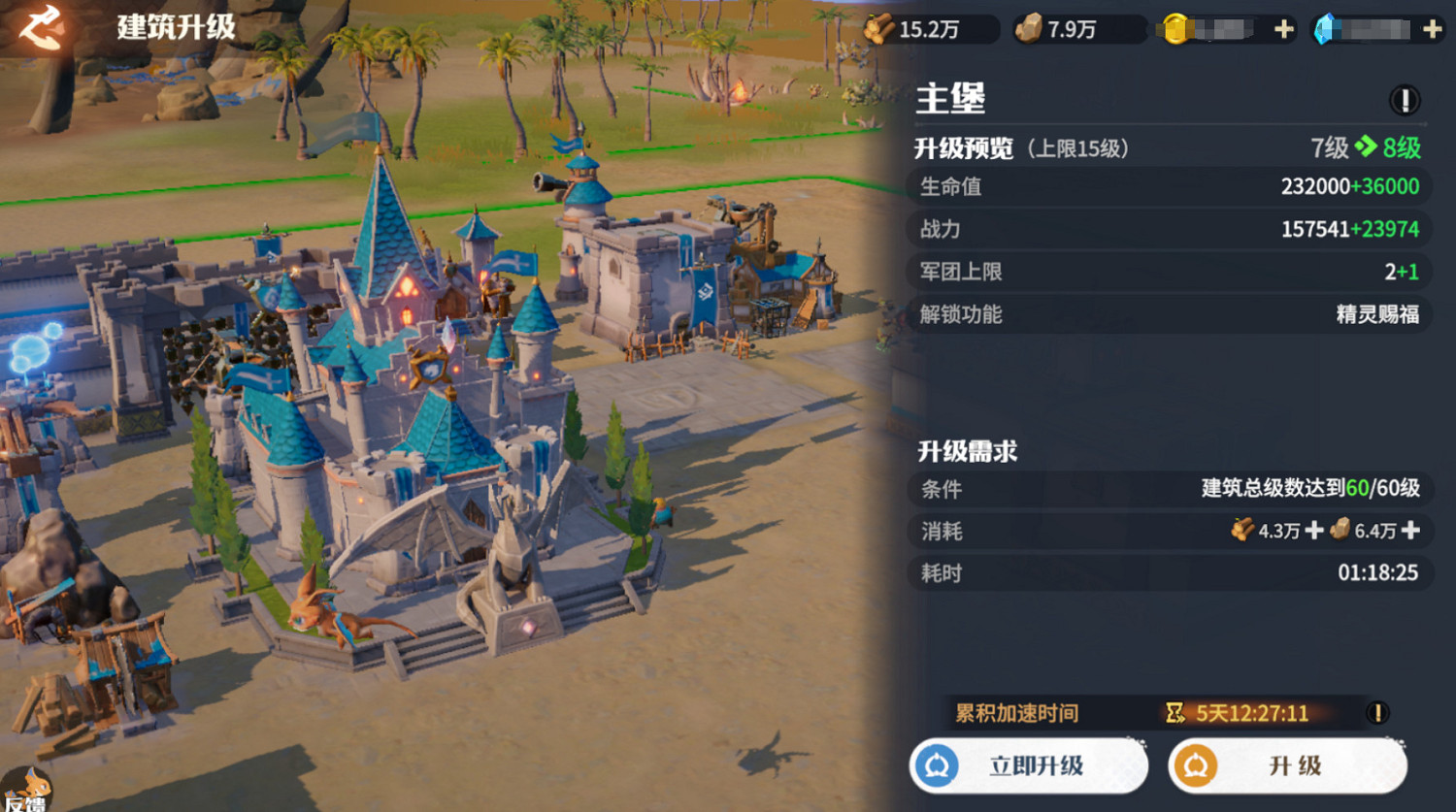Tap the blue gem resource icon
Viewport: 1456px width, 812px height.
(x=1328, y=28)
